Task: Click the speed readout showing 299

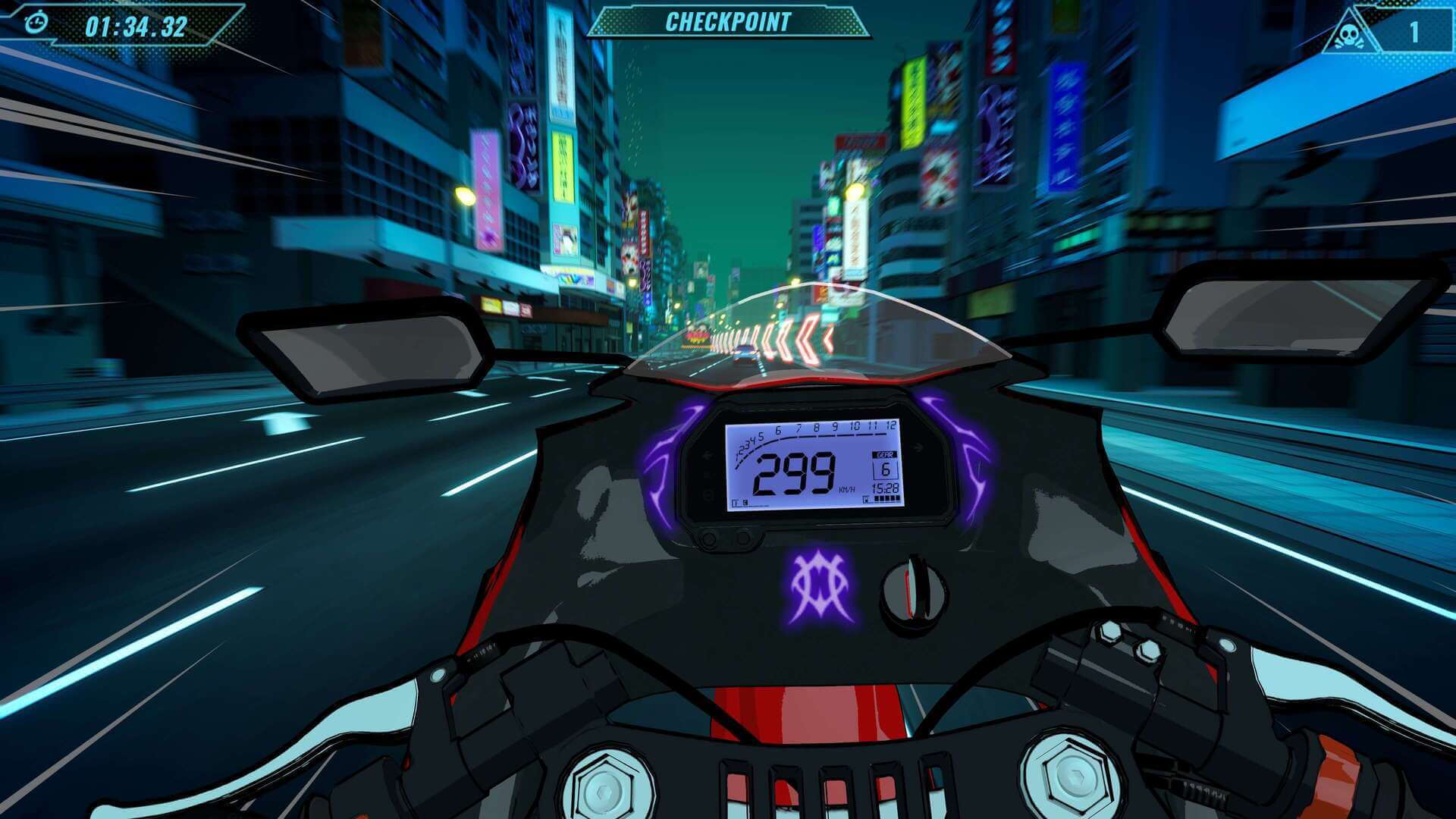Action: (795, 472)
